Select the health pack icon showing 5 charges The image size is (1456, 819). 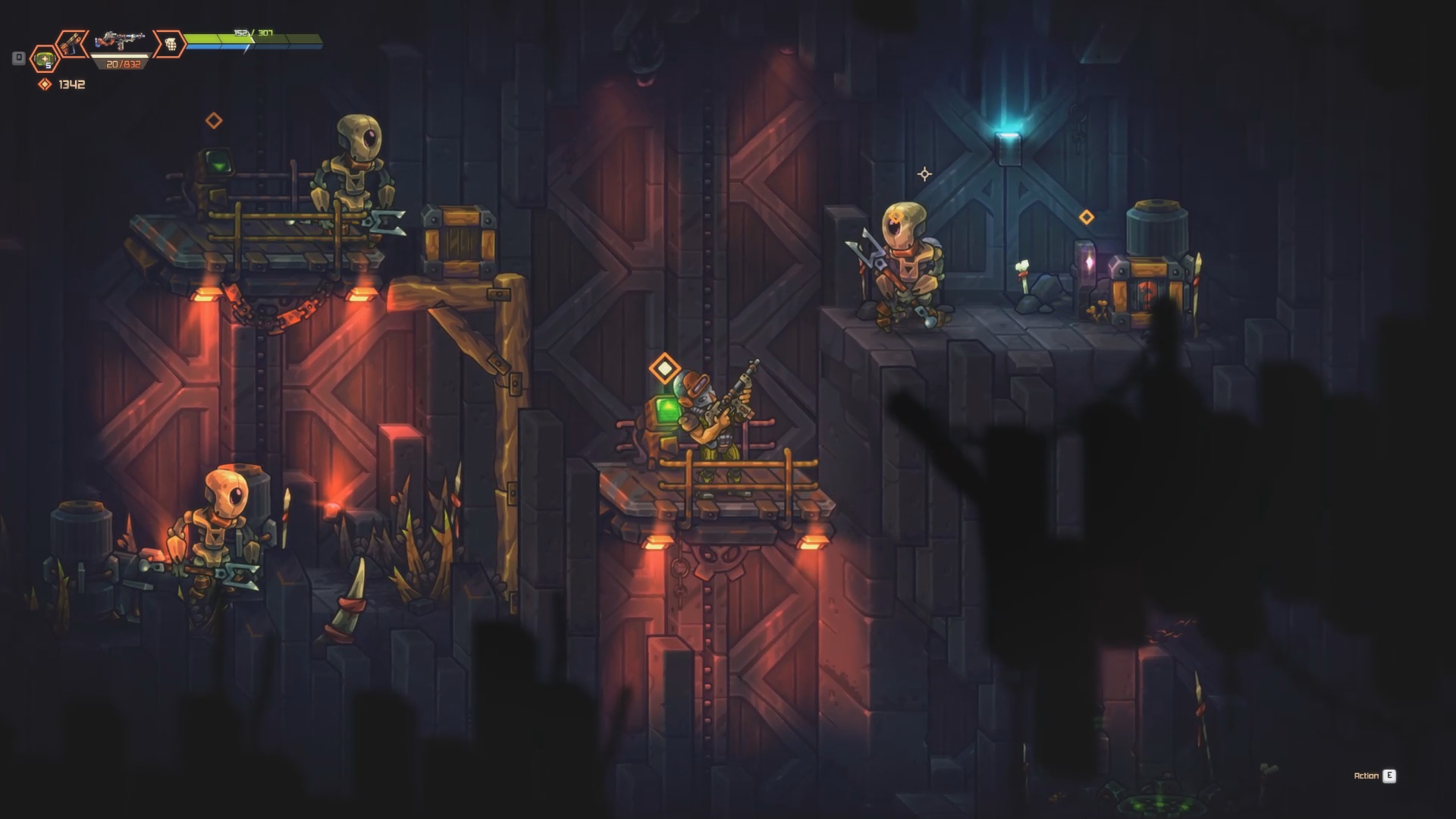click(45, 61)
